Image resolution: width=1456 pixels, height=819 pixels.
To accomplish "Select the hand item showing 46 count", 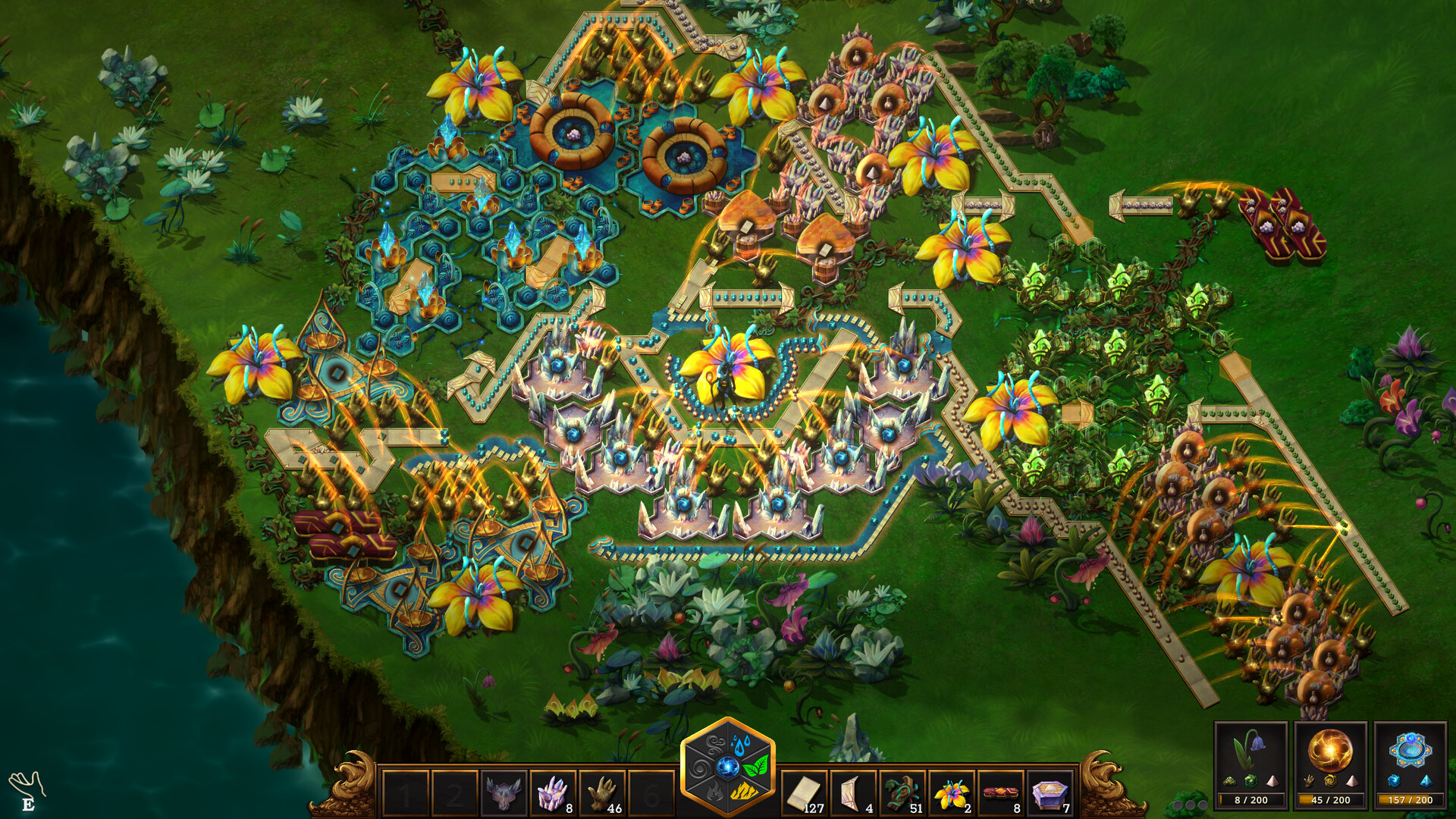I will coord(604,792).
